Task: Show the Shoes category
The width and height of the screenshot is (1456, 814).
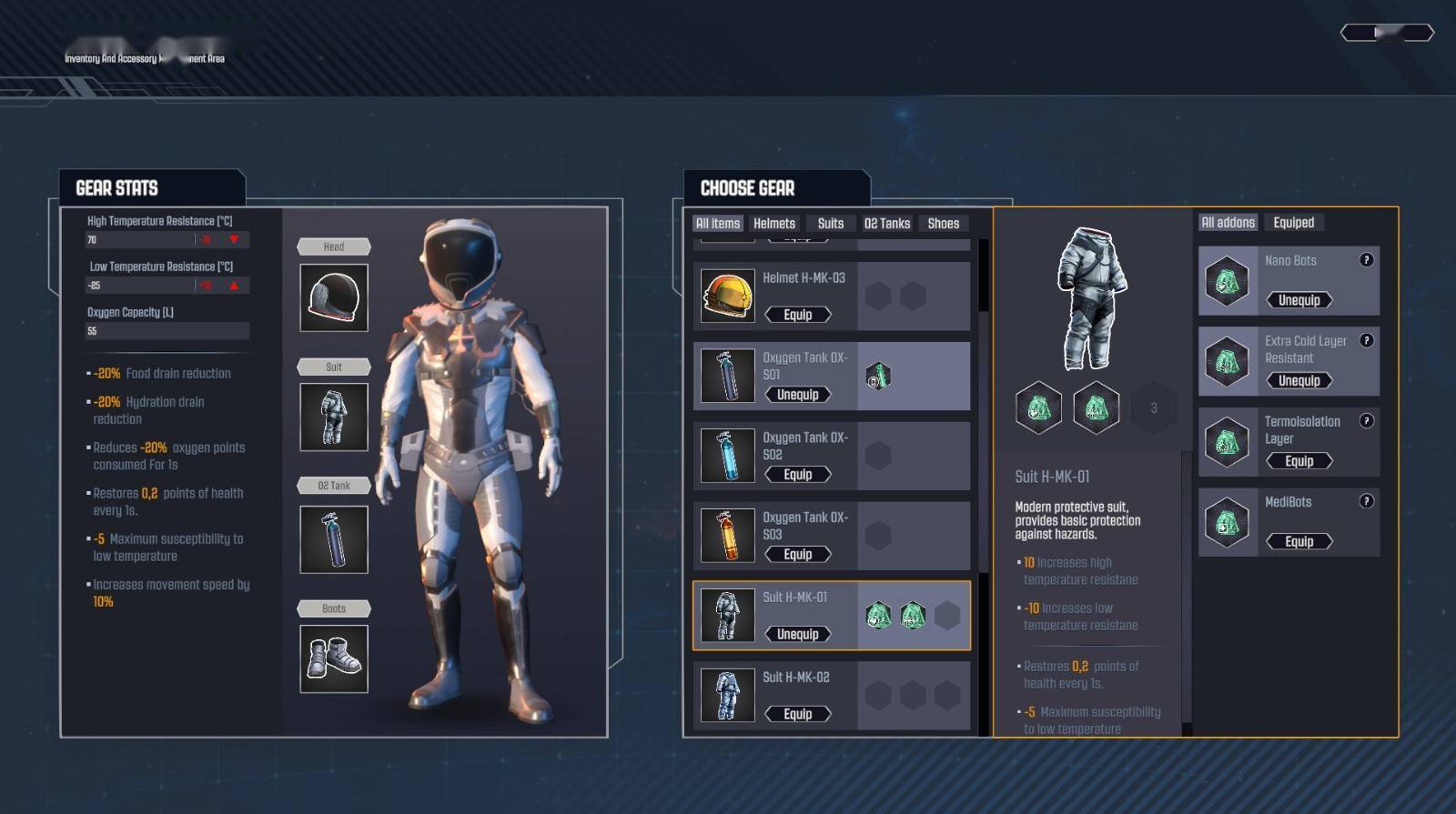Action: point(943,224)
